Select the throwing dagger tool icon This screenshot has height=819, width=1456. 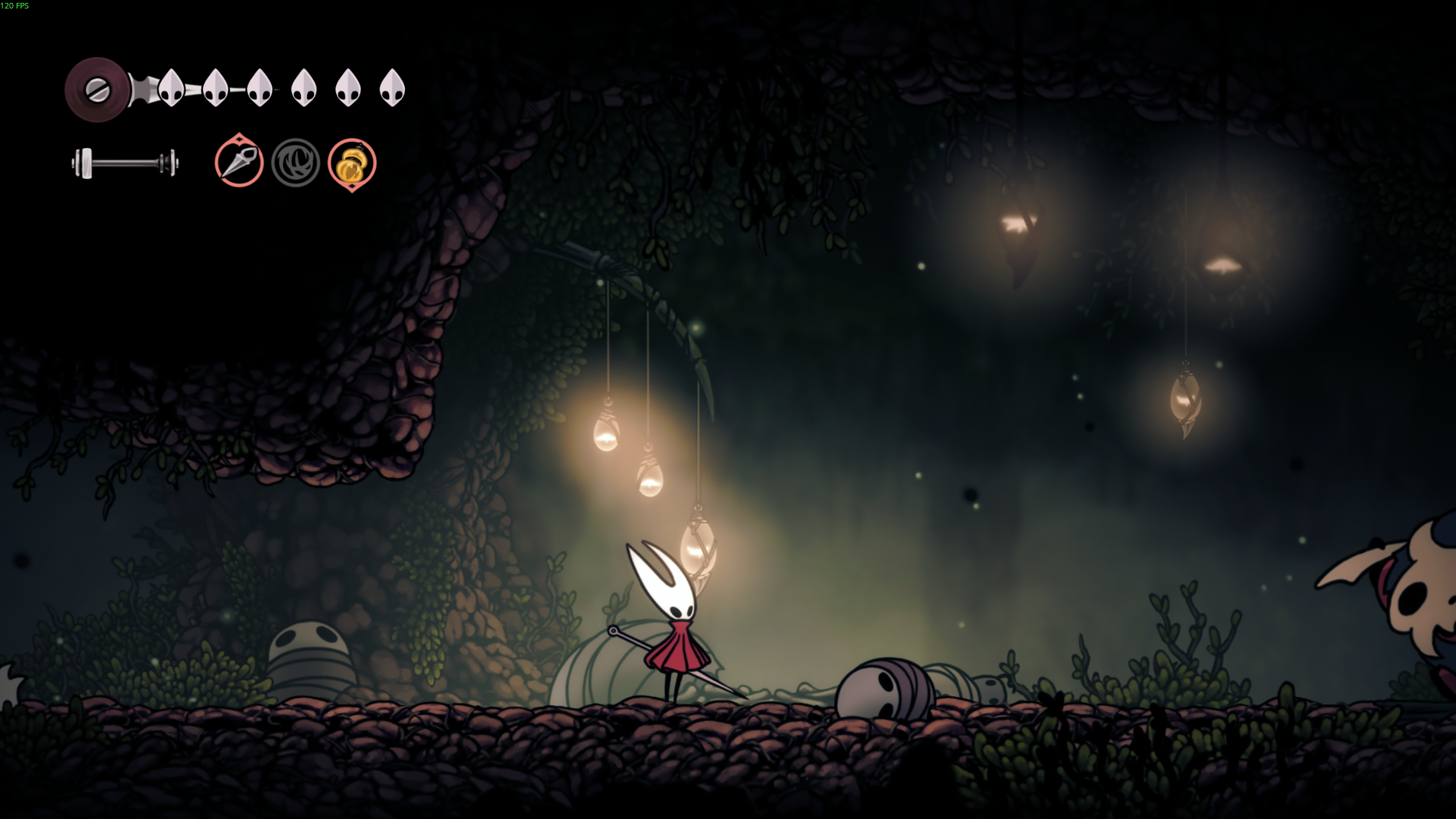[239, 163]
